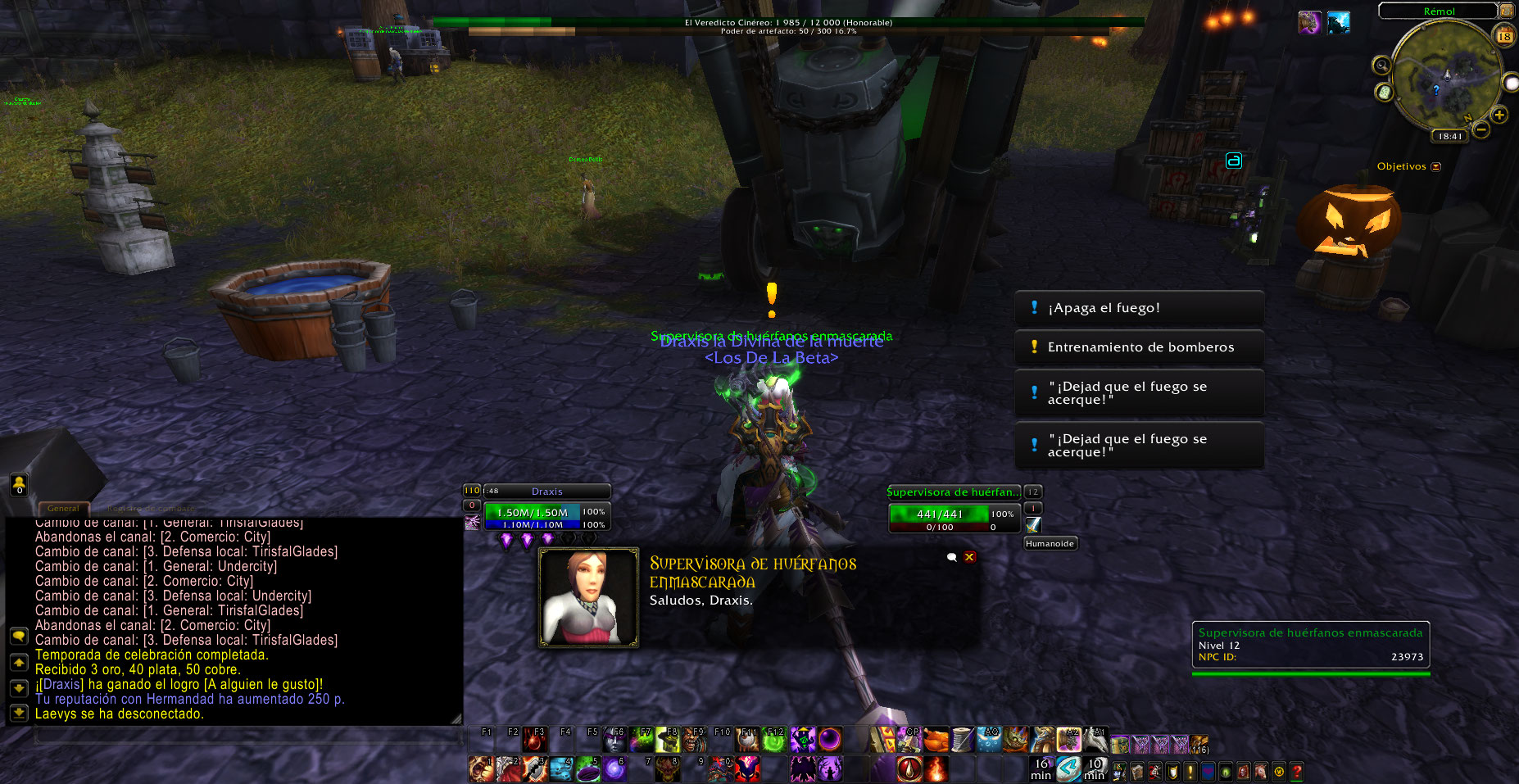Viewport: 1519px width, 784px height.
Task: Open the red question mark help button
Action: [1296, 772]
